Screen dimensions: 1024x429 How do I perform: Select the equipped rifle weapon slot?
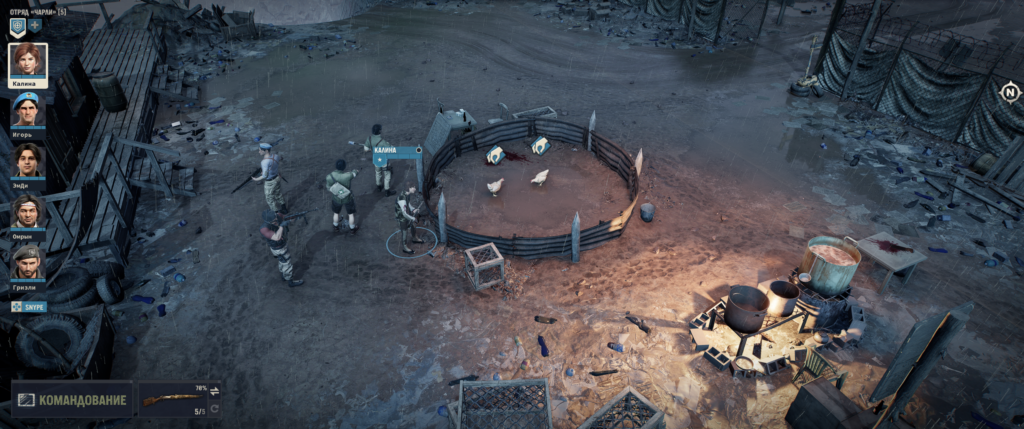171,400
